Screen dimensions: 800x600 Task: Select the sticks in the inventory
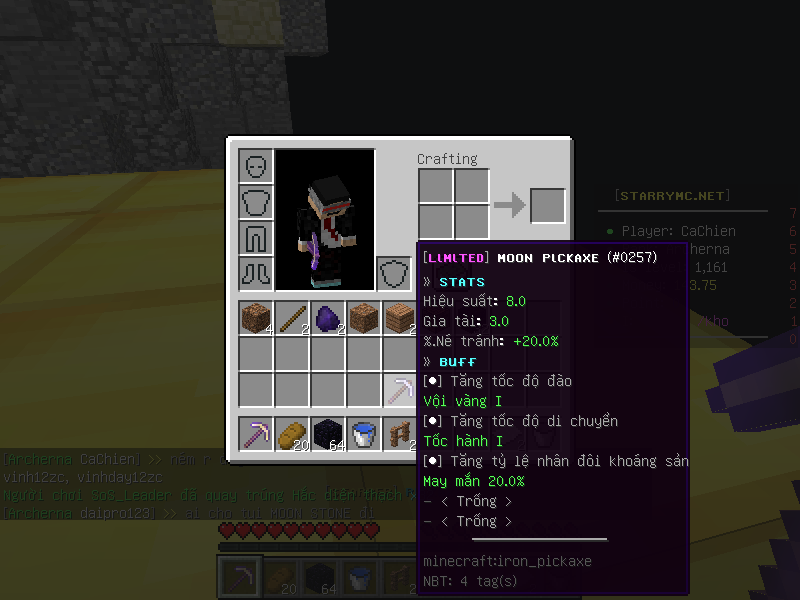(x=292, y=318)
